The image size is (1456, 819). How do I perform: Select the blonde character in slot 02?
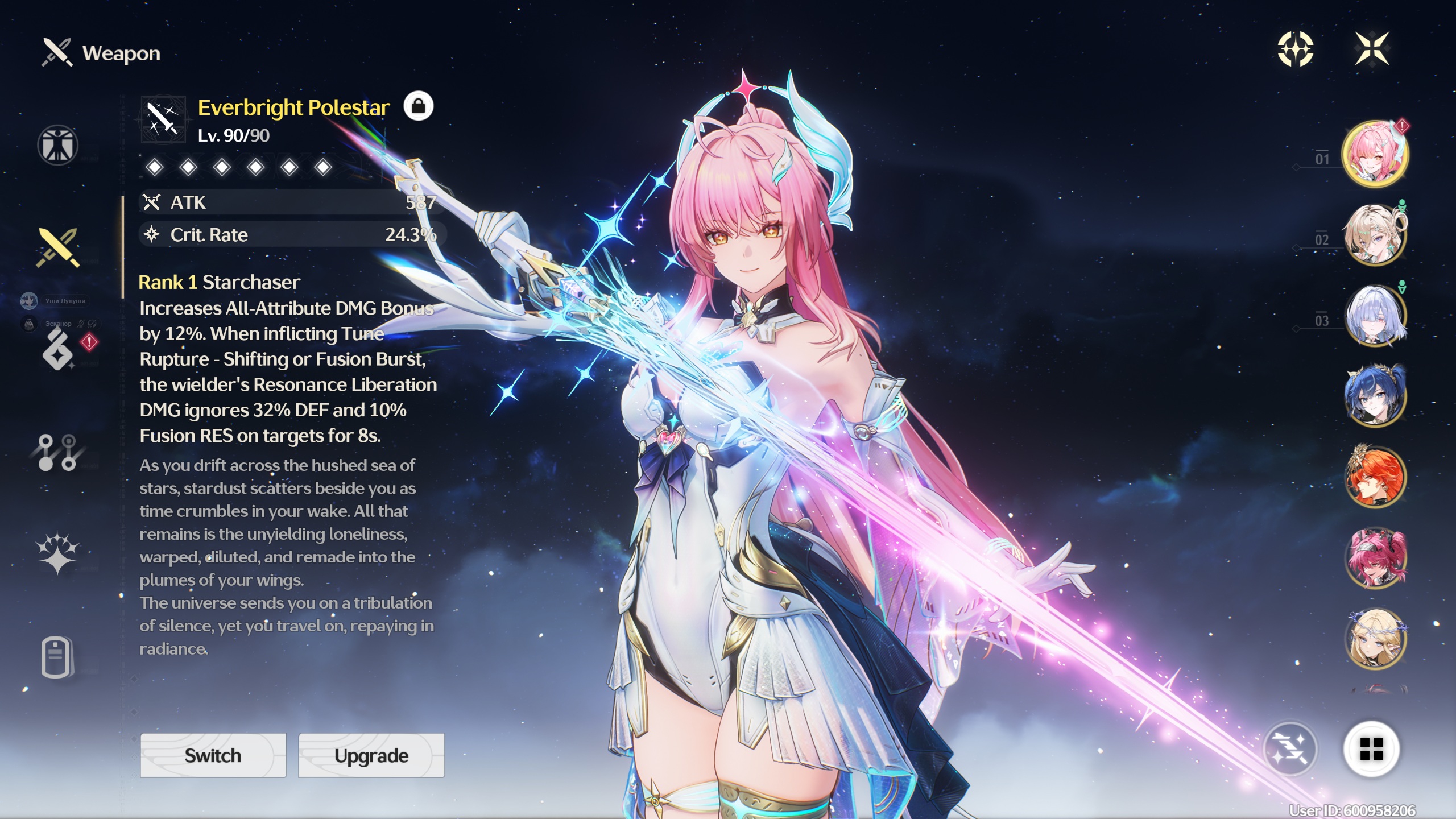(x=1375, y=235)
